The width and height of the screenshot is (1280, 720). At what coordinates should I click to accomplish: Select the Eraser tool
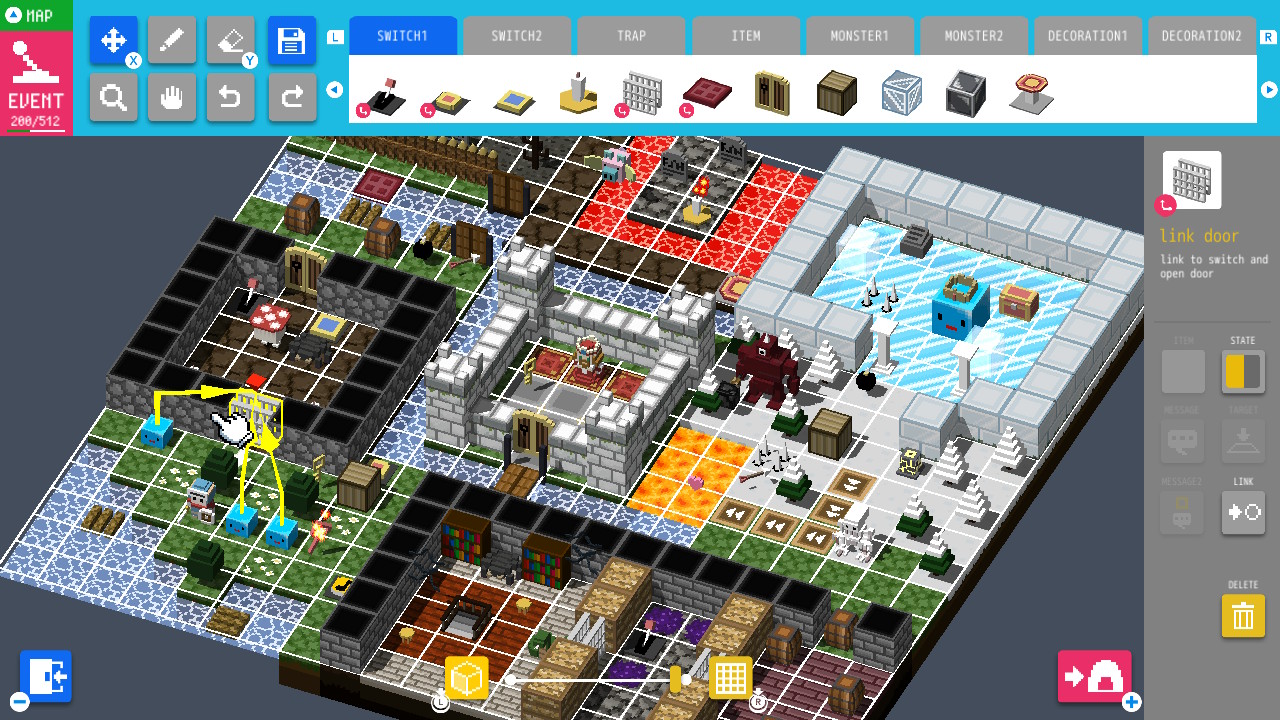click(231, 39)
